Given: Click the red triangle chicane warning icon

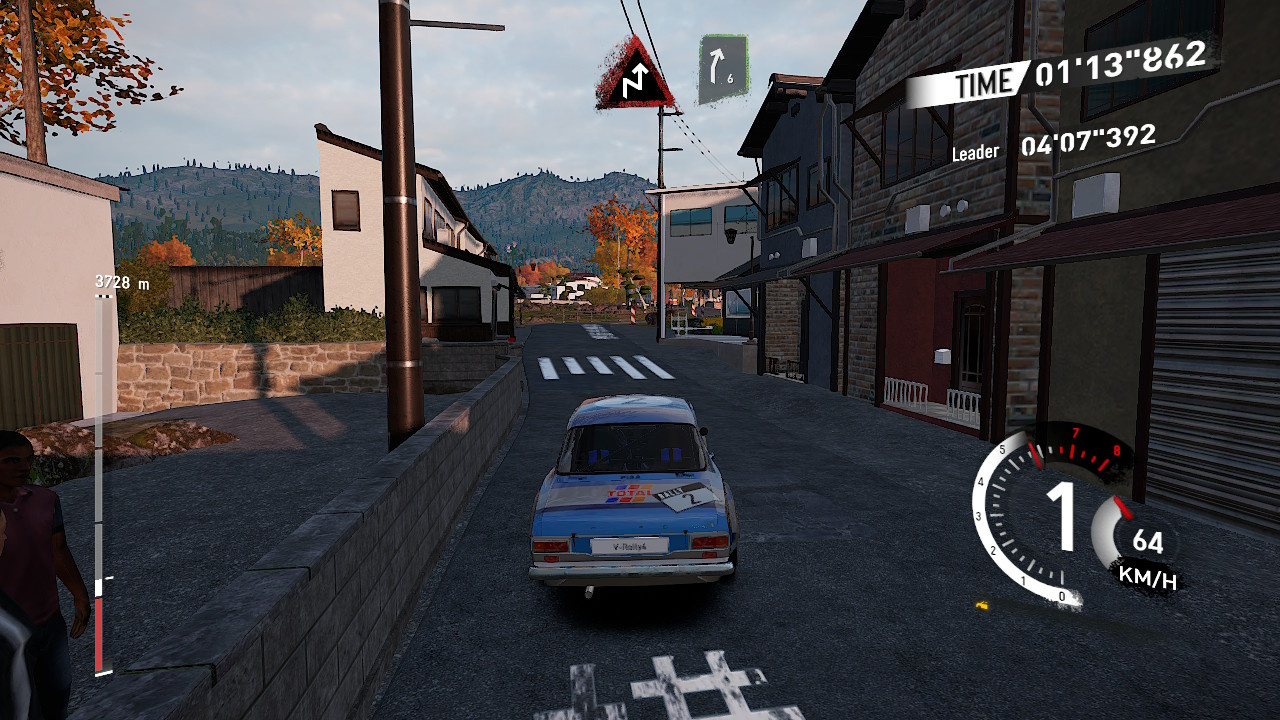Looking at the screenshot, I should click(634, 76).
